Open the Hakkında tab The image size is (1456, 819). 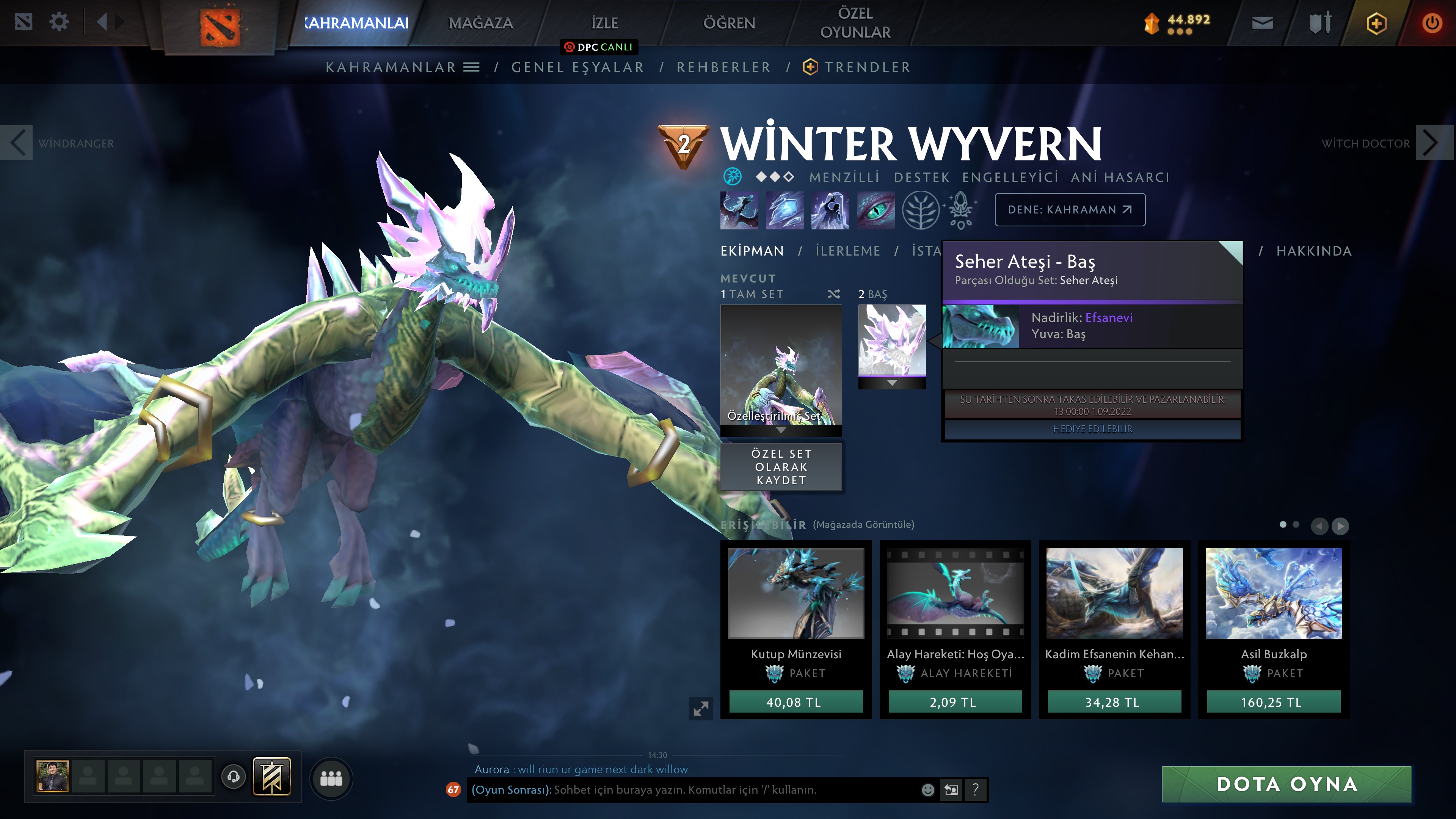pyautogui.click(x=1313, y=251)
